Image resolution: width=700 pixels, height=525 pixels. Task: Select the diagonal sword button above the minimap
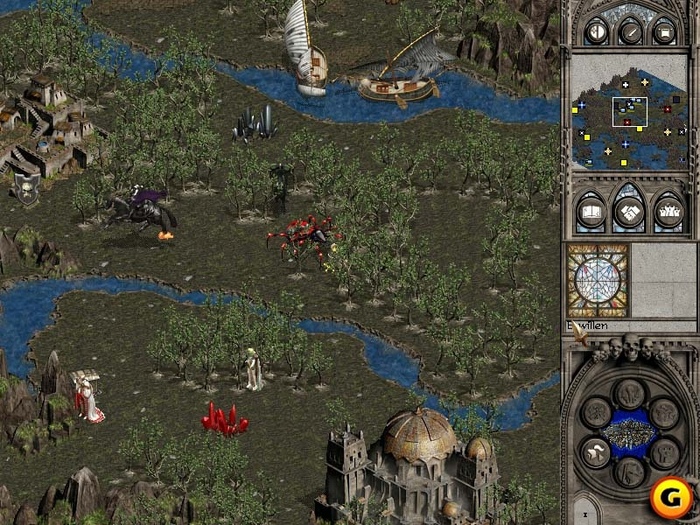630,31
